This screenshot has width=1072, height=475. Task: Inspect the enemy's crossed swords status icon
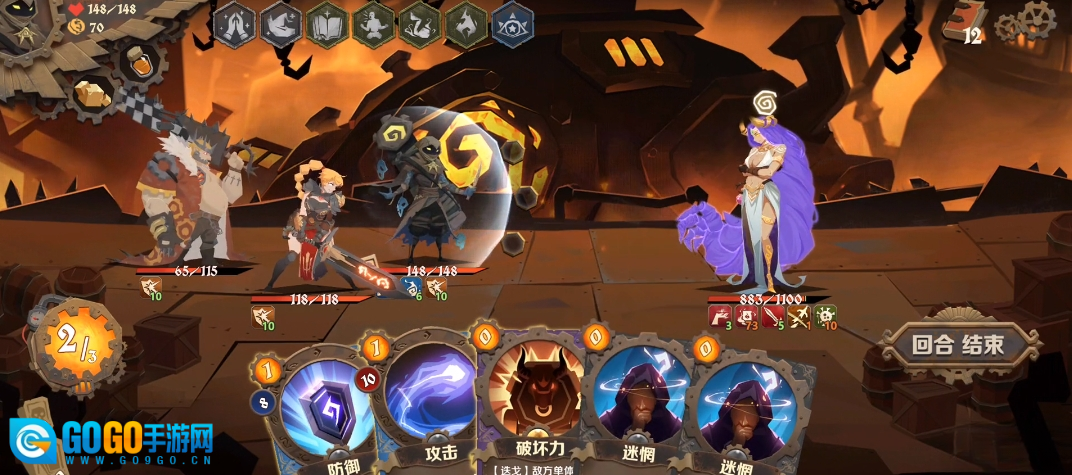[x=798, y=318]
